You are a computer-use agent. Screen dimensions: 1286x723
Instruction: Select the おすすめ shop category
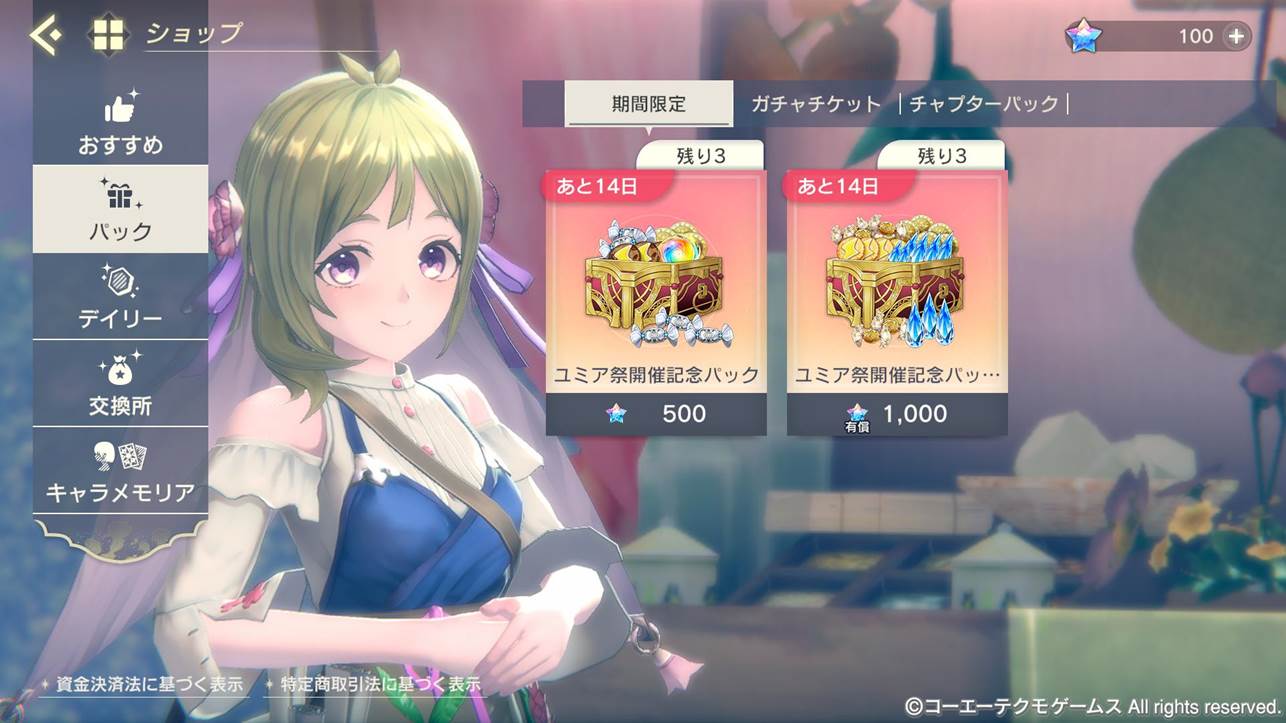coord(120,123)
